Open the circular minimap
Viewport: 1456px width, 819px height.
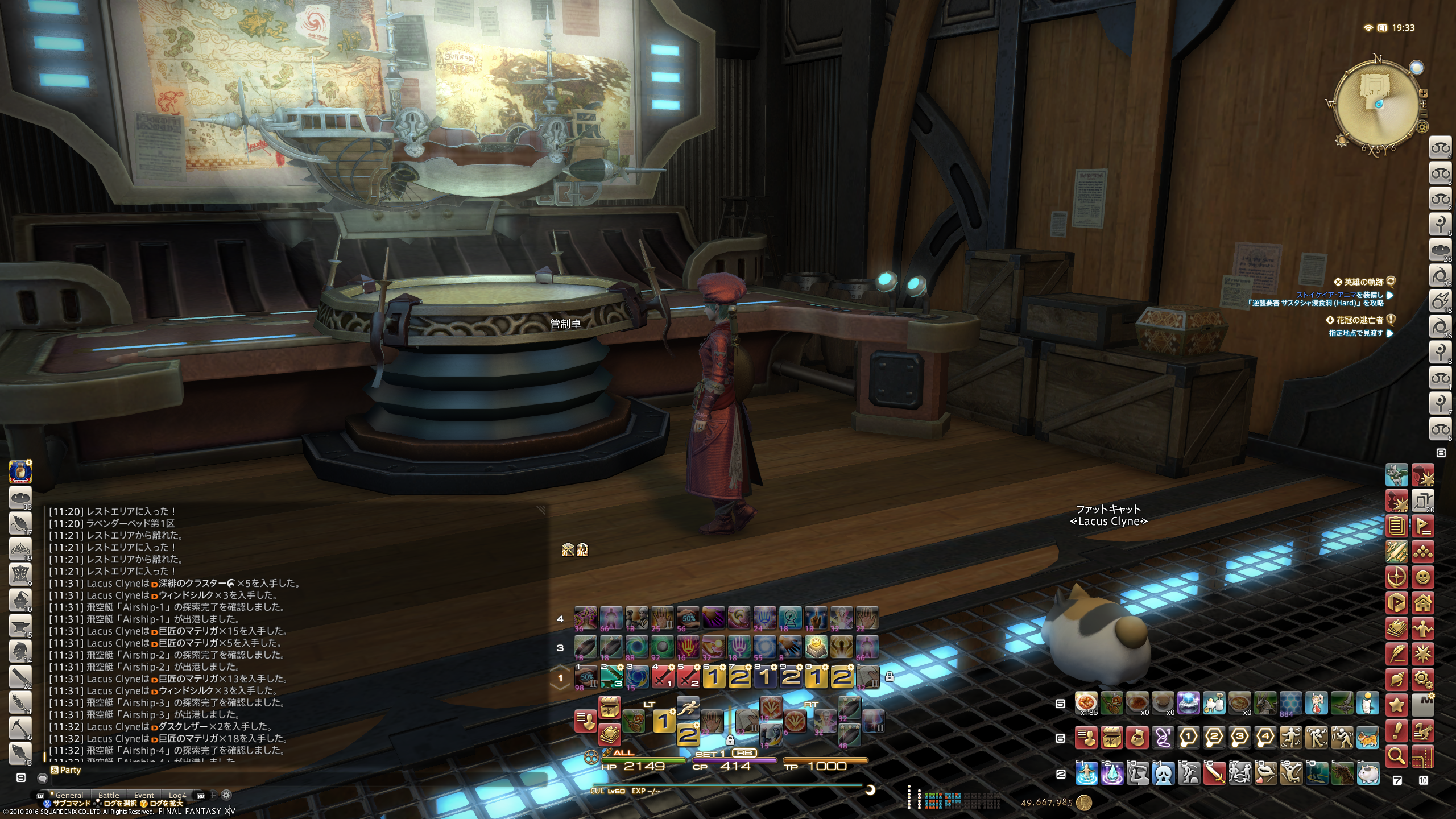(x=1377, y=104)
